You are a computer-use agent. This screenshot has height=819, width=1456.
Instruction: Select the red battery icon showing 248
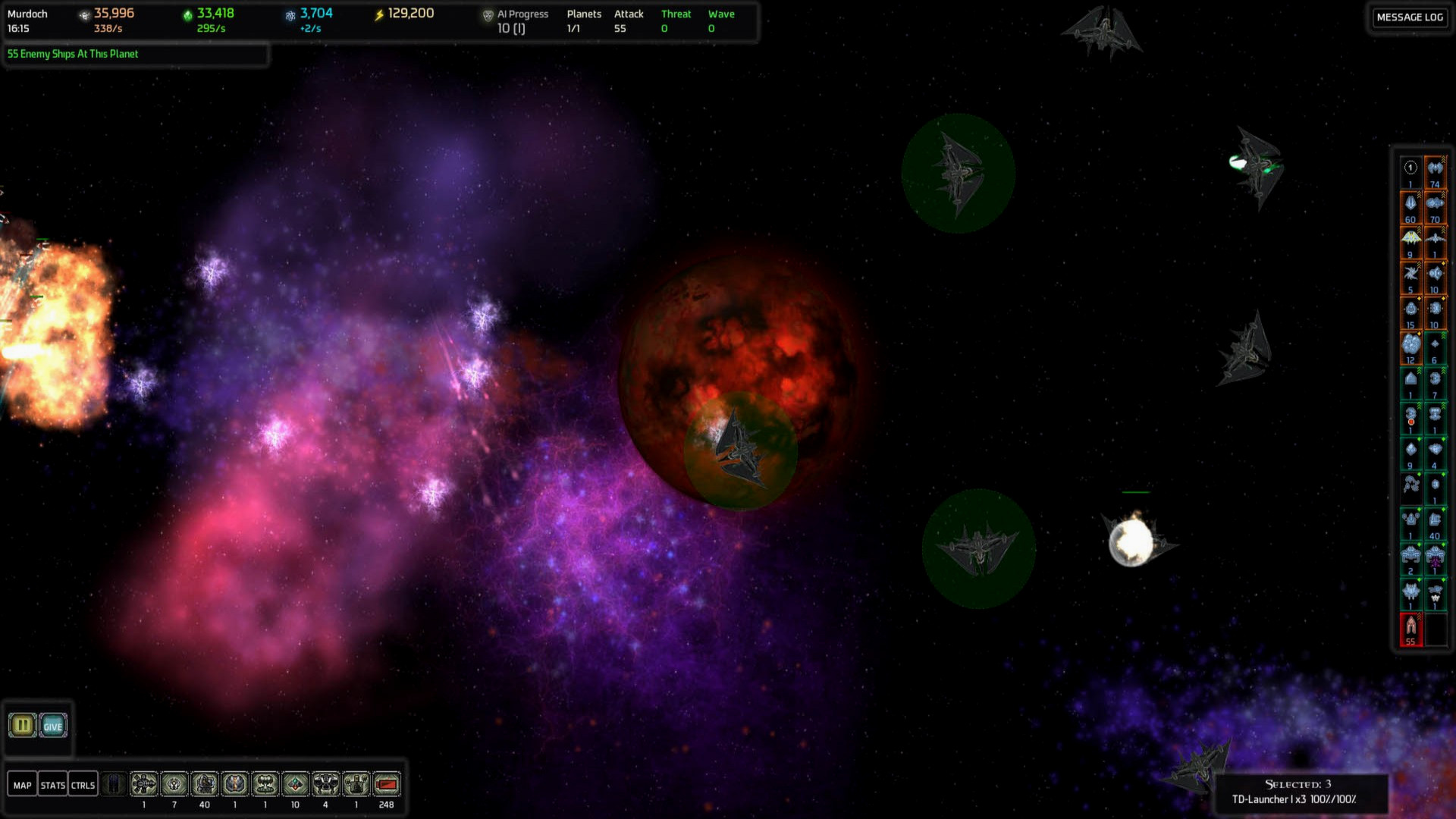[386, 784]
